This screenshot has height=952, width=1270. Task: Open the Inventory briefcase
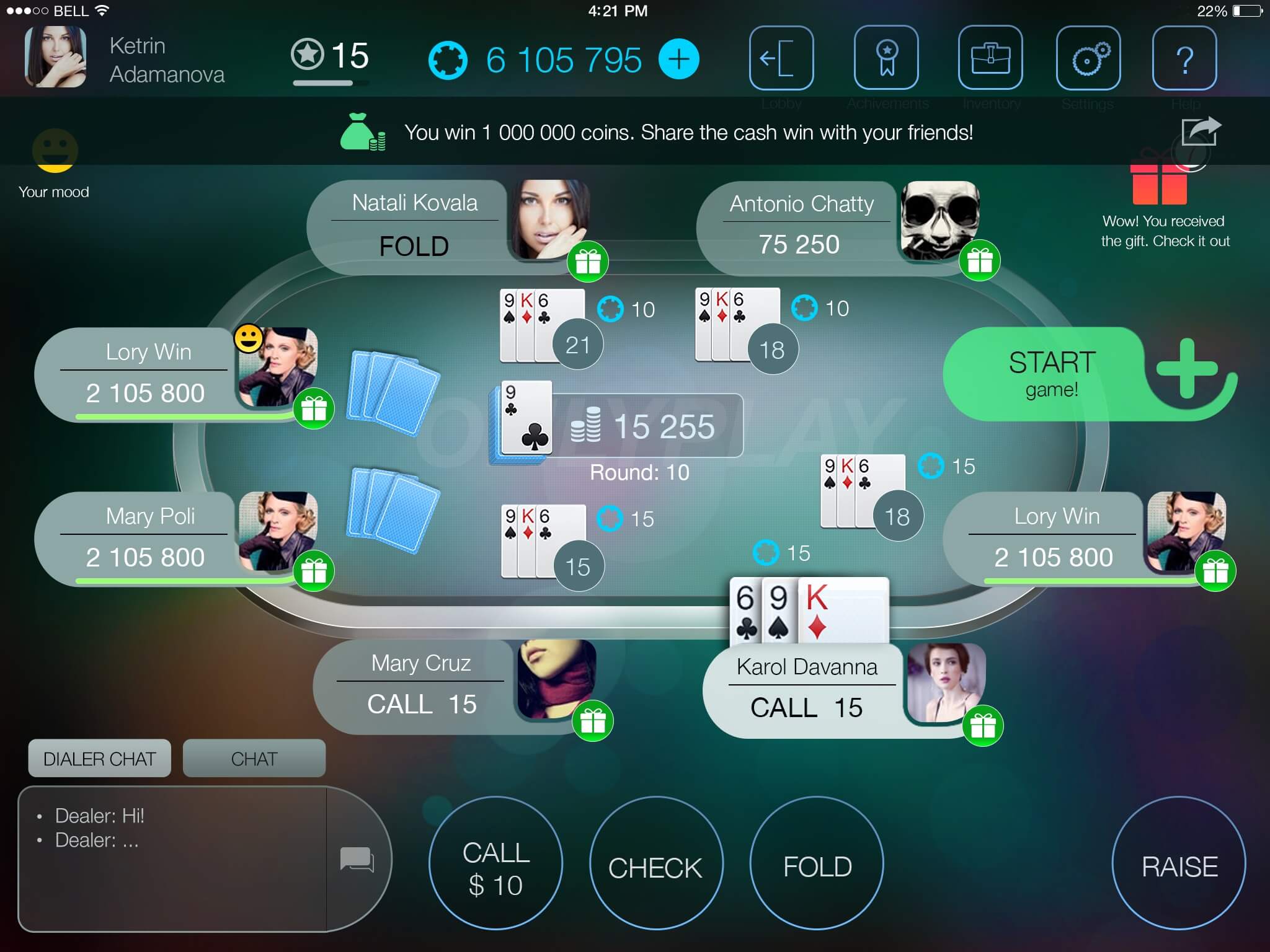(990, 58)
